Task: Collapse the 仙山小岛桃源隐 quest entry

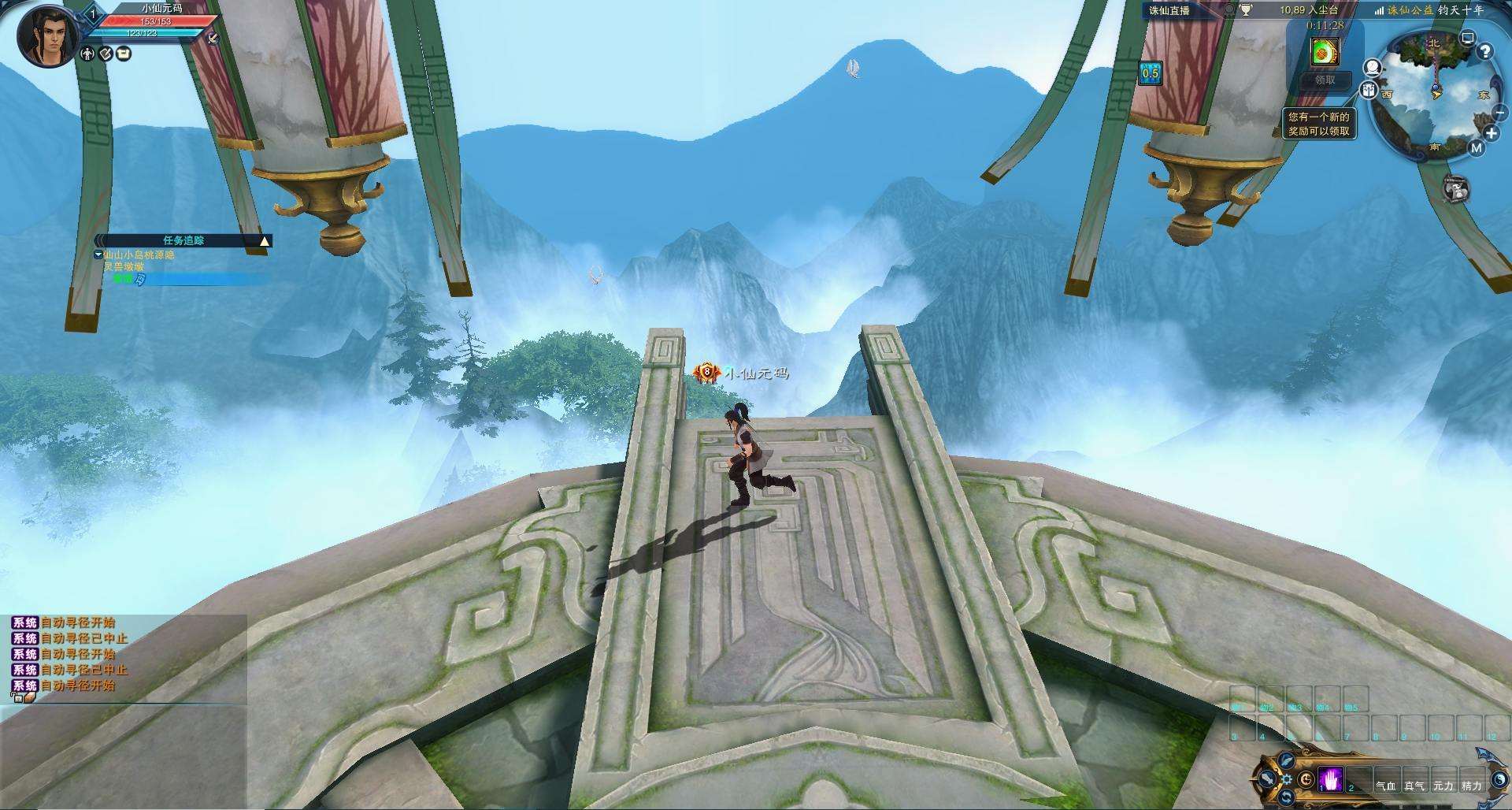Action: pos(98,255)
